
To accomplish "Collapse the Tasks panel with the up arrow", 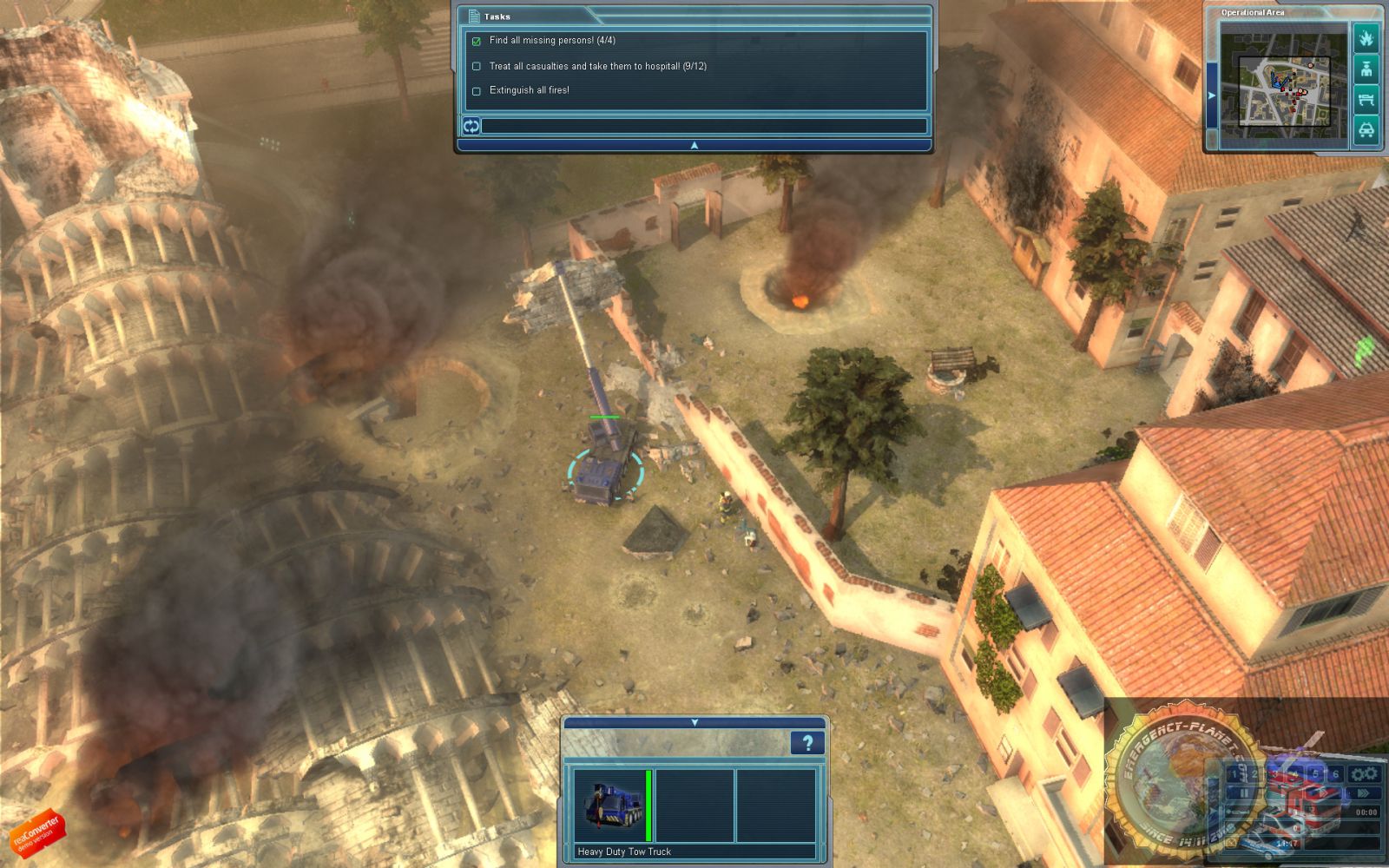I will click(694, 146).
